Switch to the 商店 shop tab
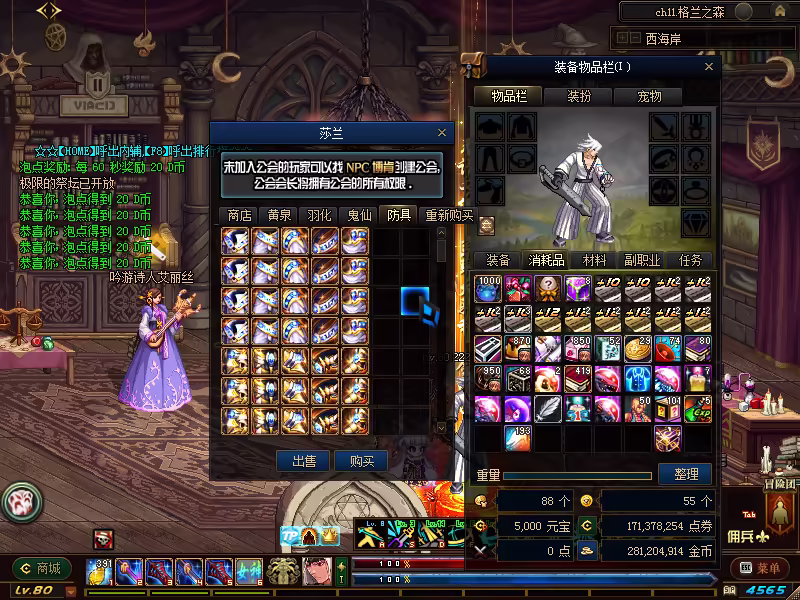 click(239, 214)
